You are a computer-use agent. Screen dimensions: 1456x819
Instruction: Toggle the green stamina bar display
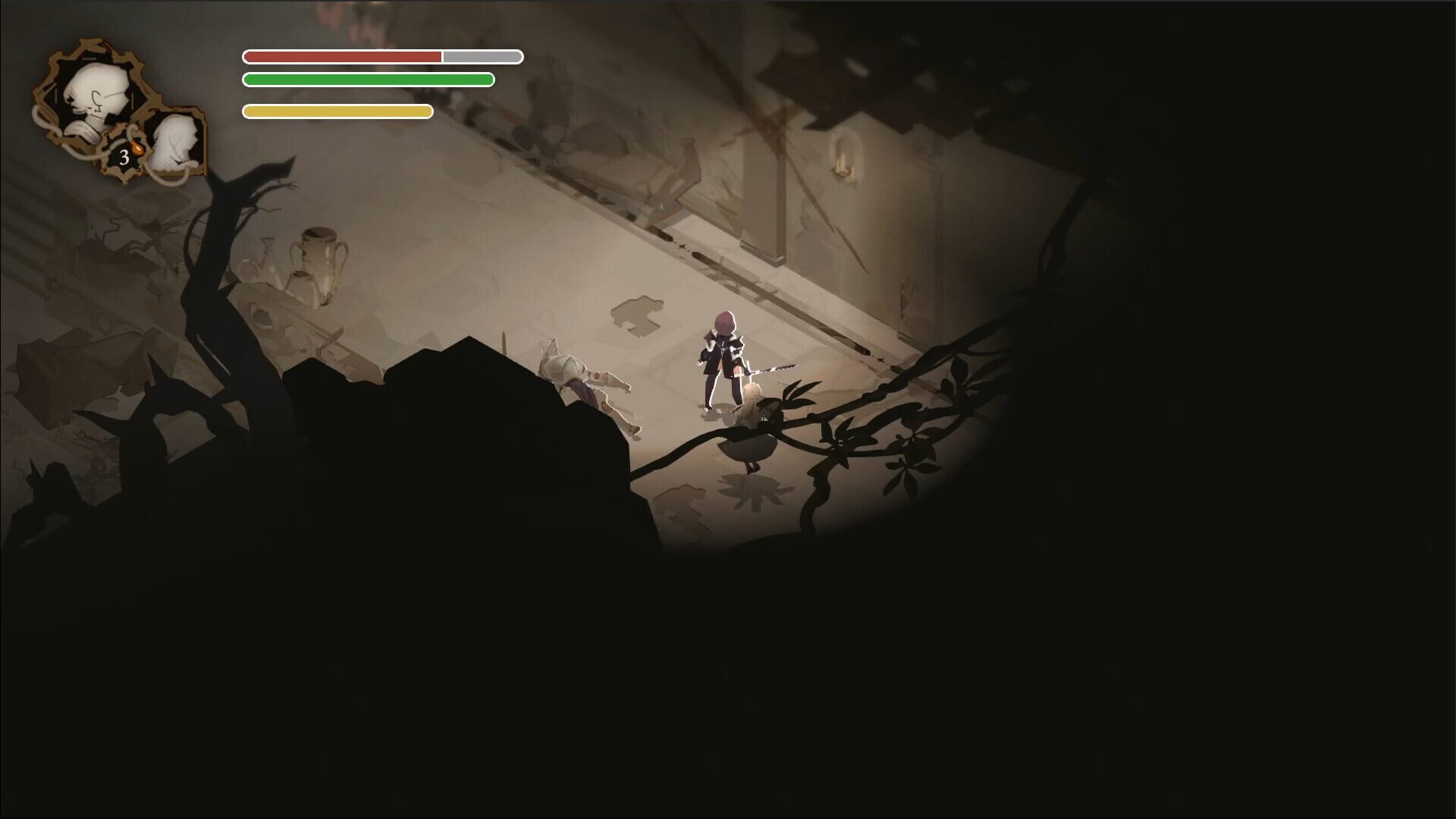(x=368, y=79)
